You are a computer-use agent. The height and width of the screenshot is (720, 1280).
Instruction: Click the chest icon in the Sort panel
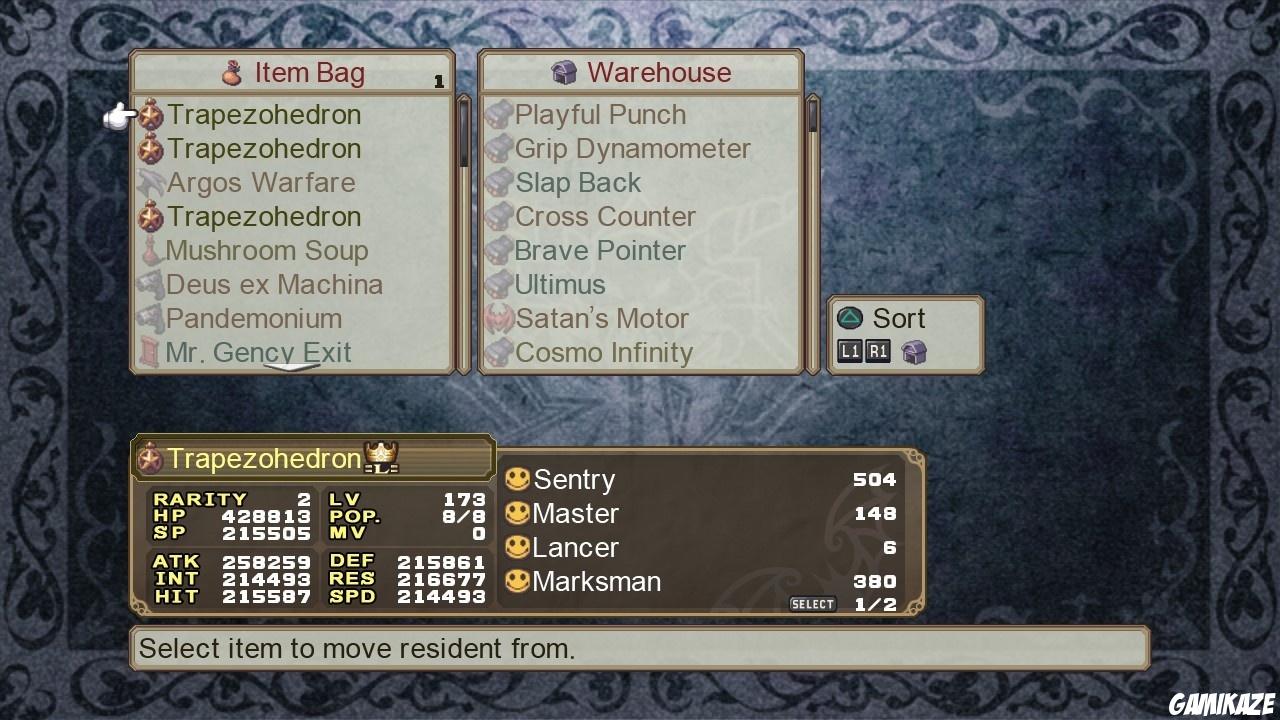click(913, 351)
